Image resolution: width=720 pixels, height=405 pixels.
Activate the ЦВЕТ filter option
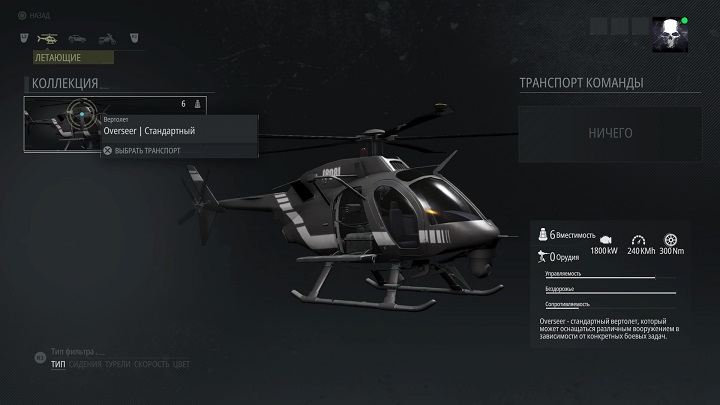(181, 364)
